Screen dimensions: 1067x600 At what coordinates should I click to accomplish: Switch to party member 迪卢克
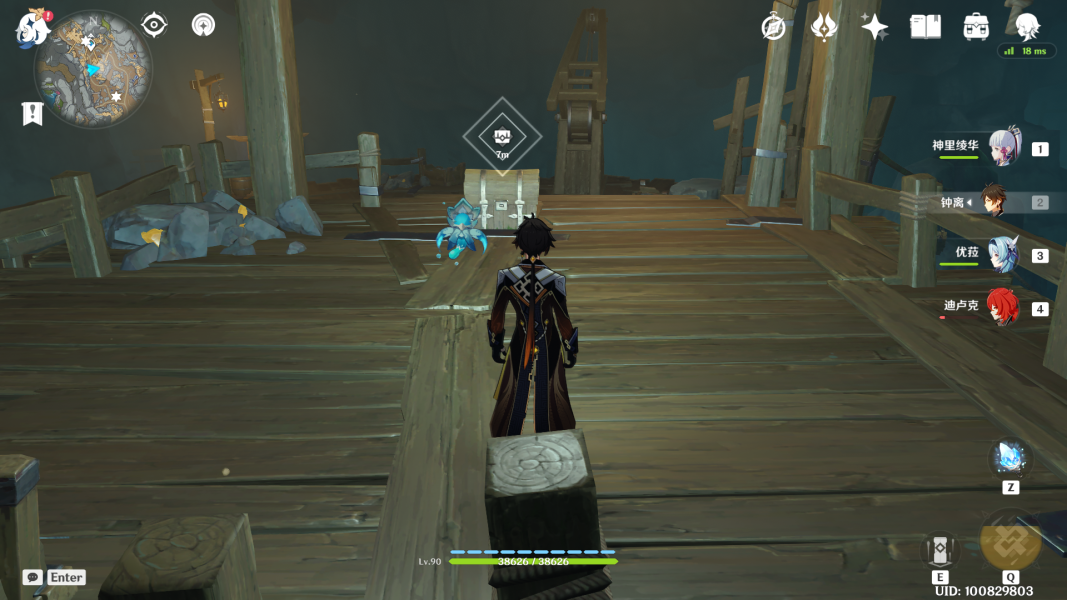pos(1003,307)
